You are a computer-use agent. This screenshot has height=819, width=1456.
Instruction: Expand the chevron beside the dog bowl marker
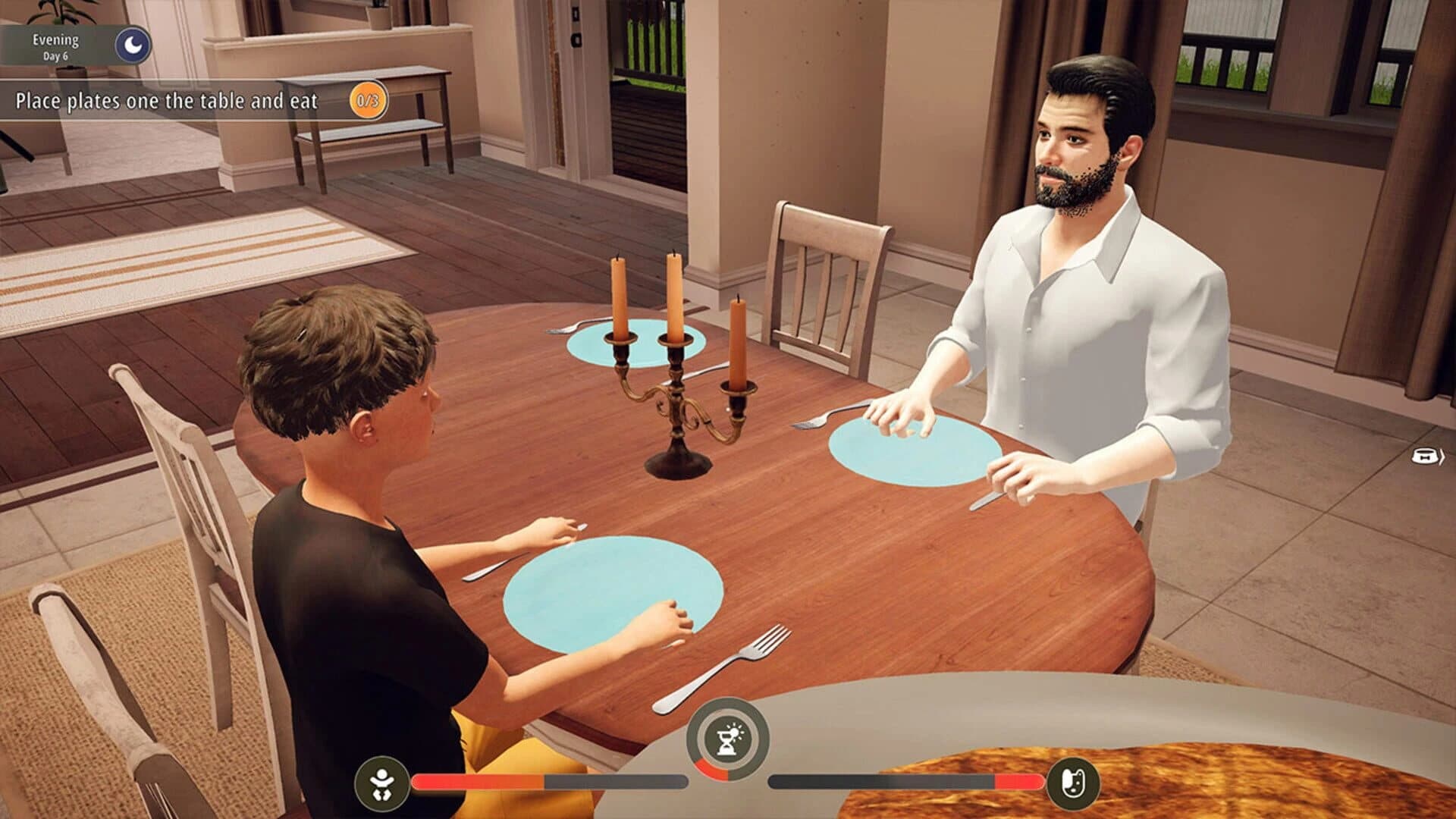[x=1442, y=457]
